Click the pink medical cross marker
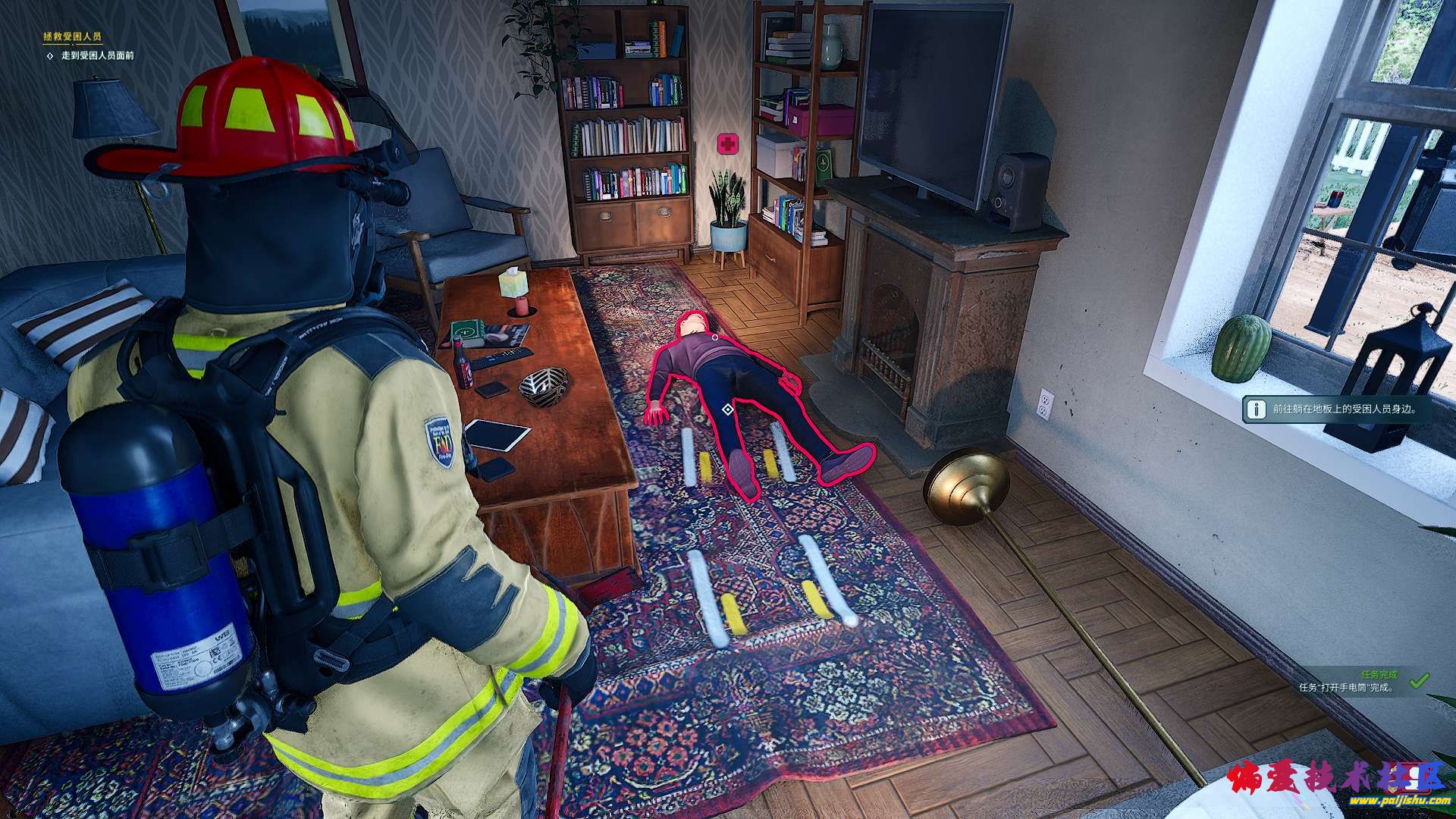This screenshot has width=1456, height=819. click(728, 143)
